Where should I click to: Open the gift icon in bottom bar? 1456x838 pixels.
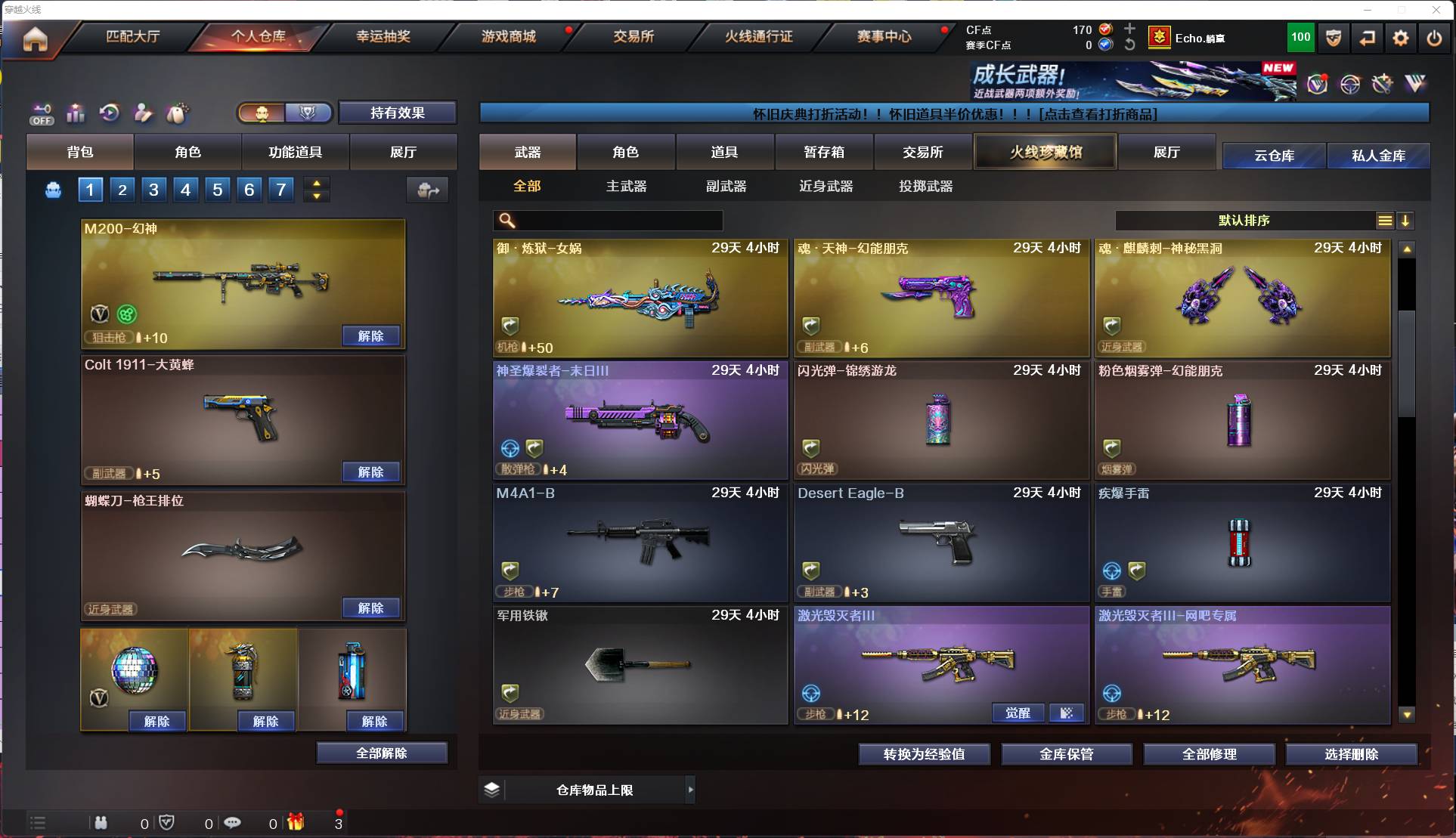(x=295, y=823)
